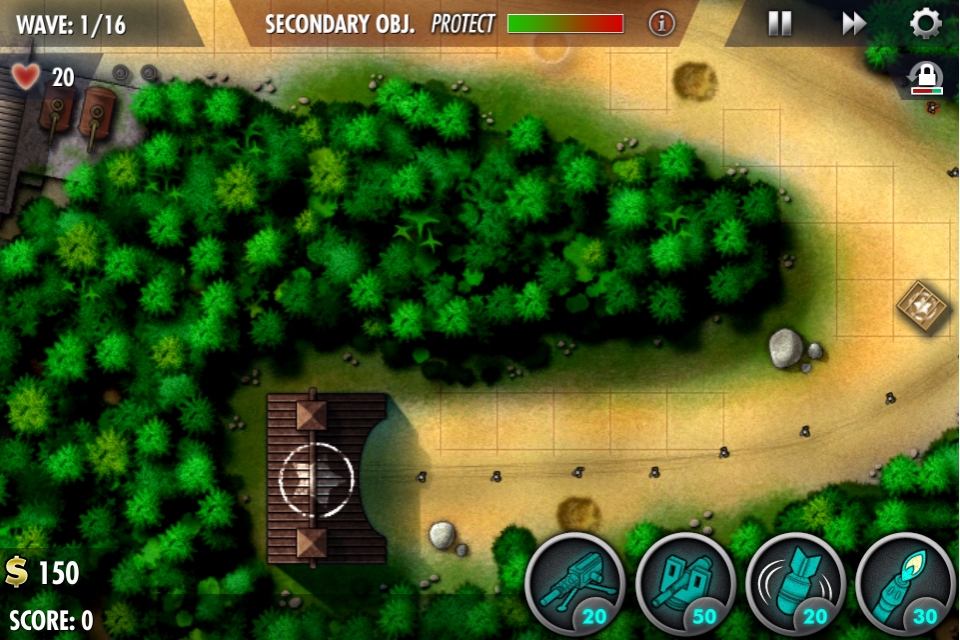Click the padlock icon
The image size is (960, 640).
(x=926, y=76)
